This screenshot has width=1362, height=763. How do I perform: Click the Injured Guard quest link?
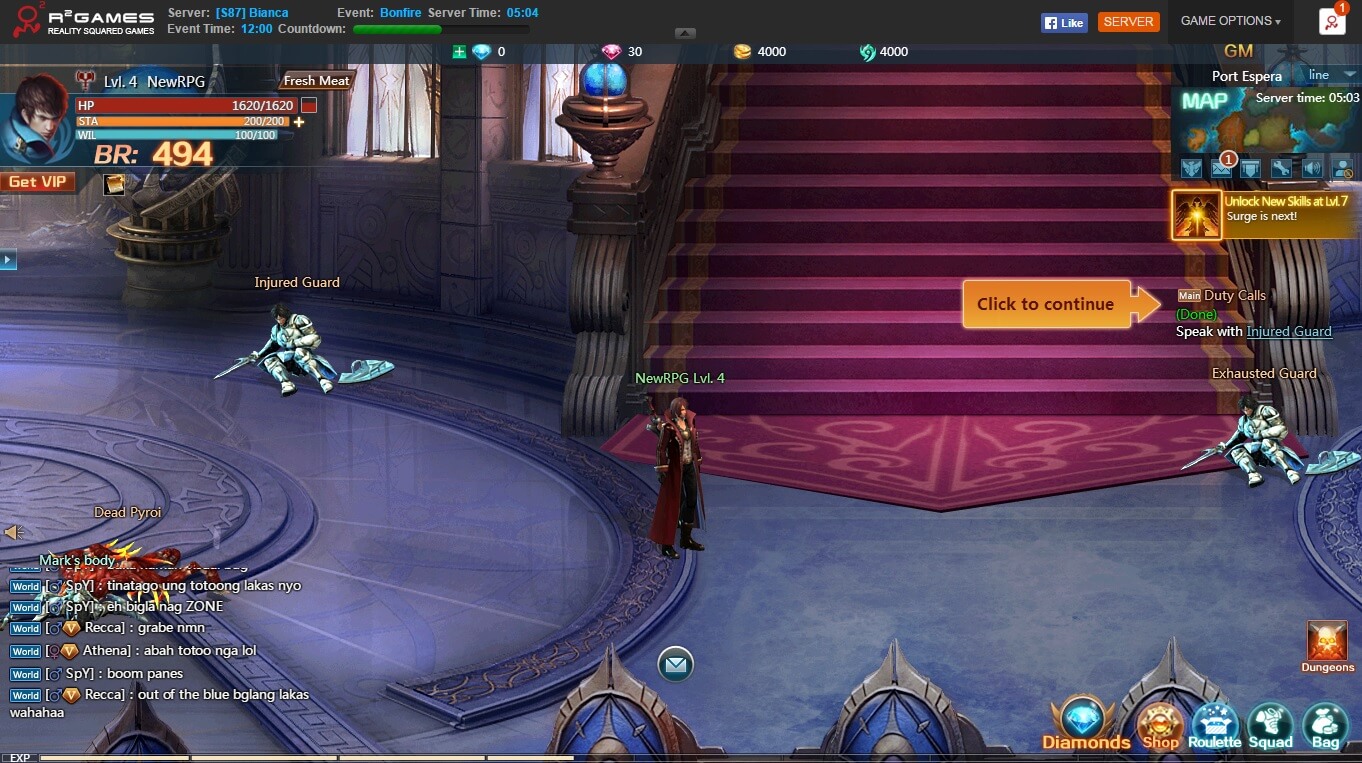(x=1289, y=332)
